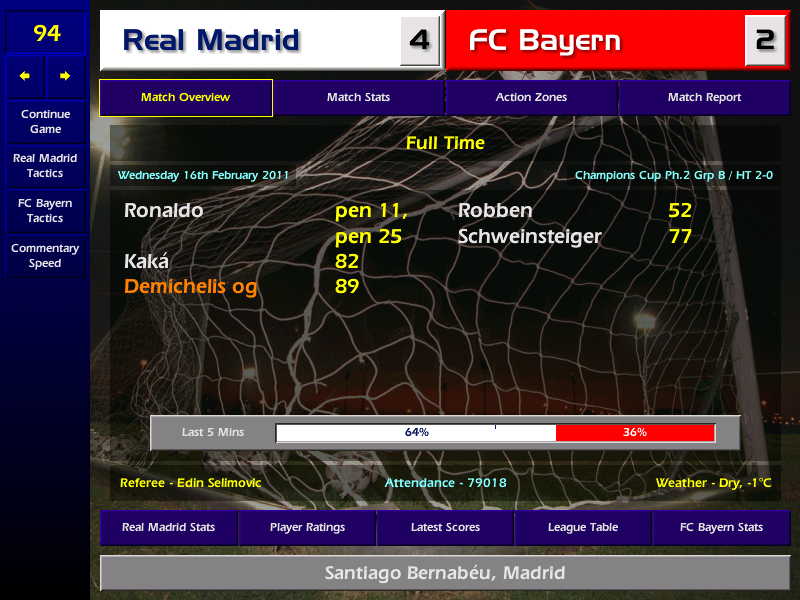The width and height of the screenshot is (800, 600).
Task: Select goalscorer Ronaldo's name
Action: (x=163, y=211)
